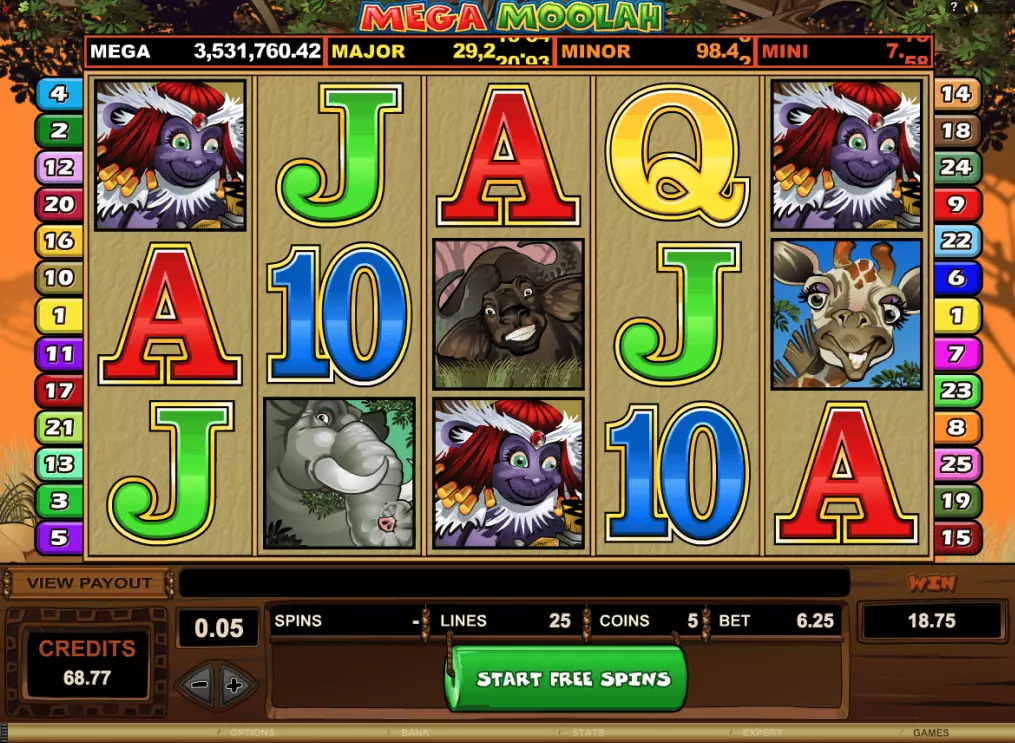Select the payline 4 marker
1015x743 pixels.
58,95
